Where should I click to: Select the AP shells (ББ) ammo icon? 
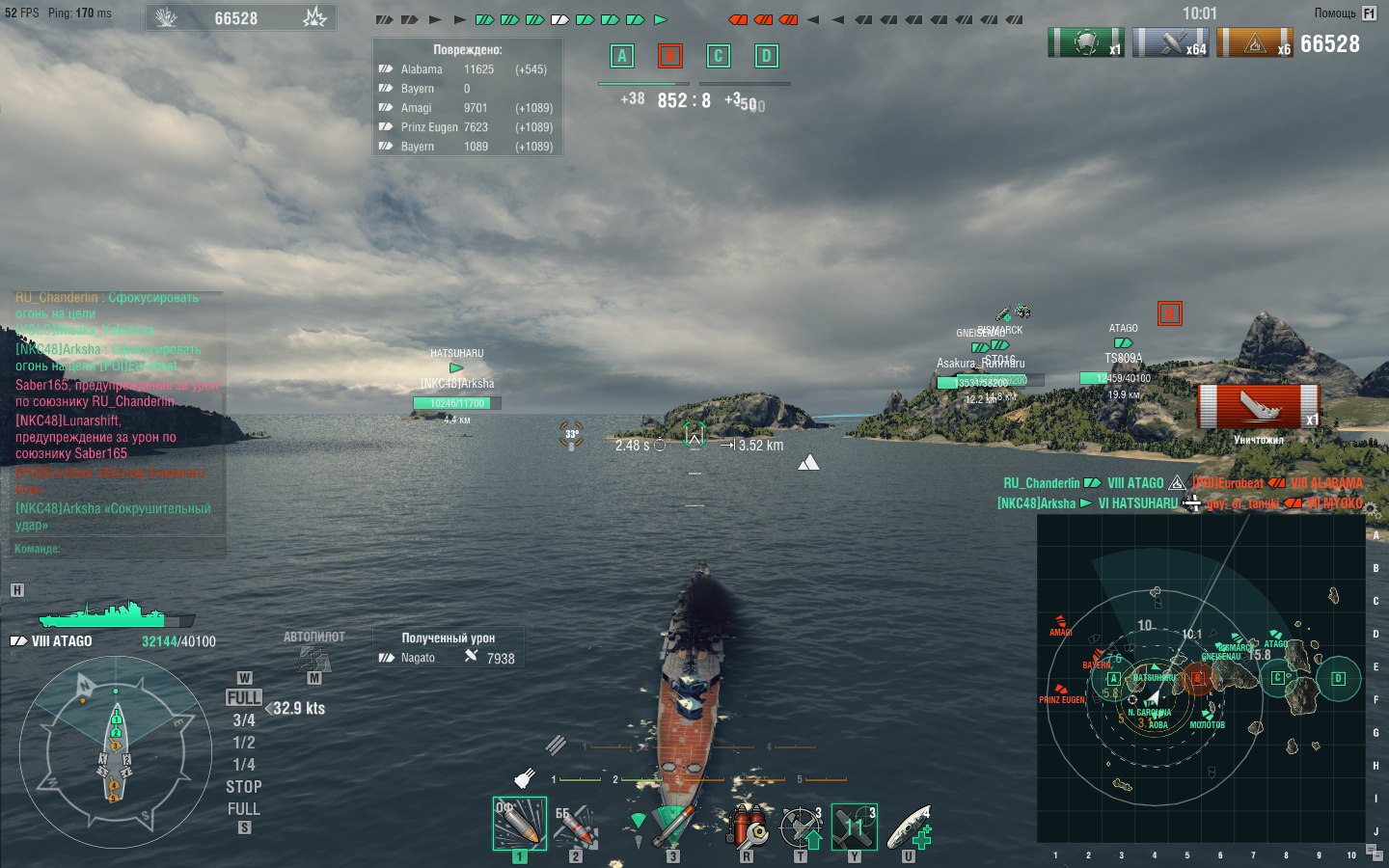tap(576, 825)
